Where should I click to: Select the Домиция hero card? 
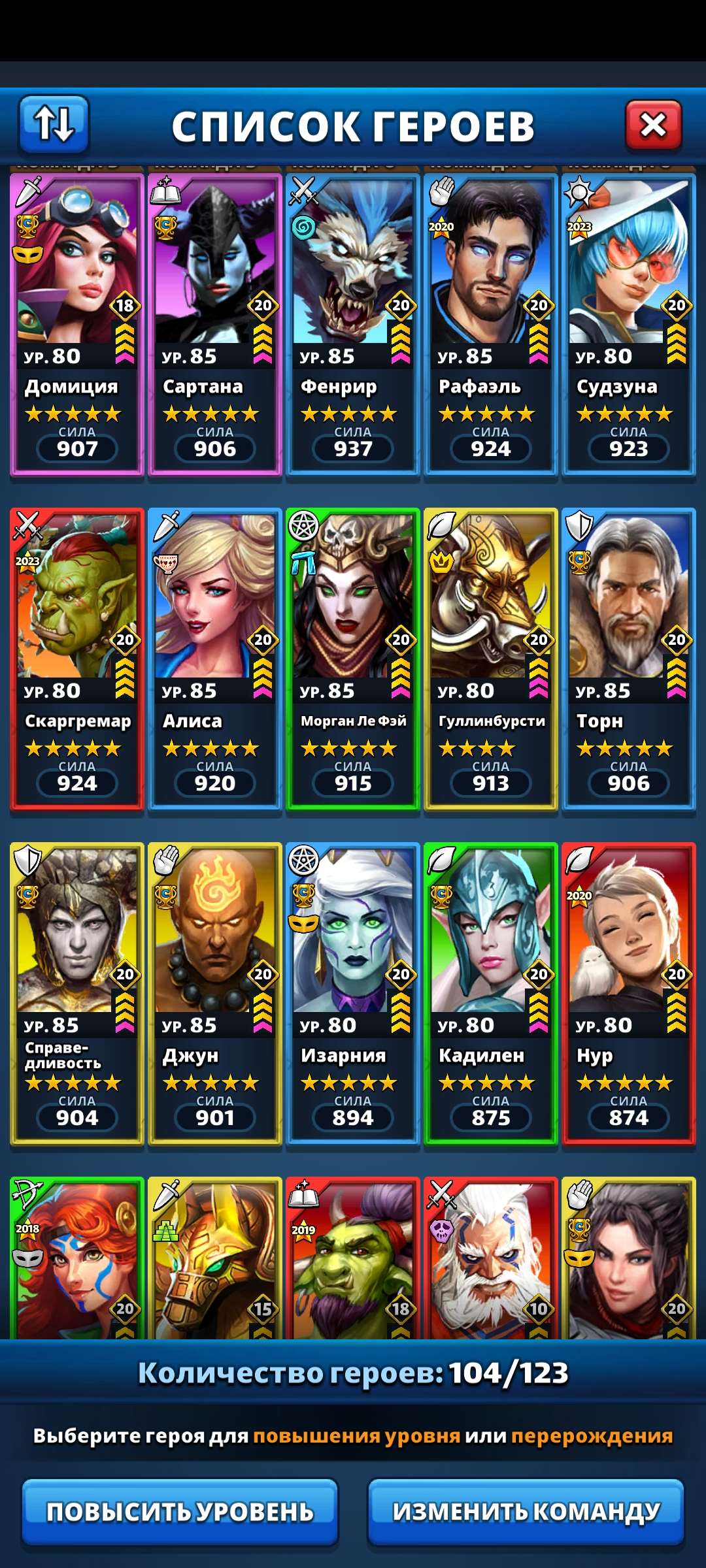coord(77,323)
